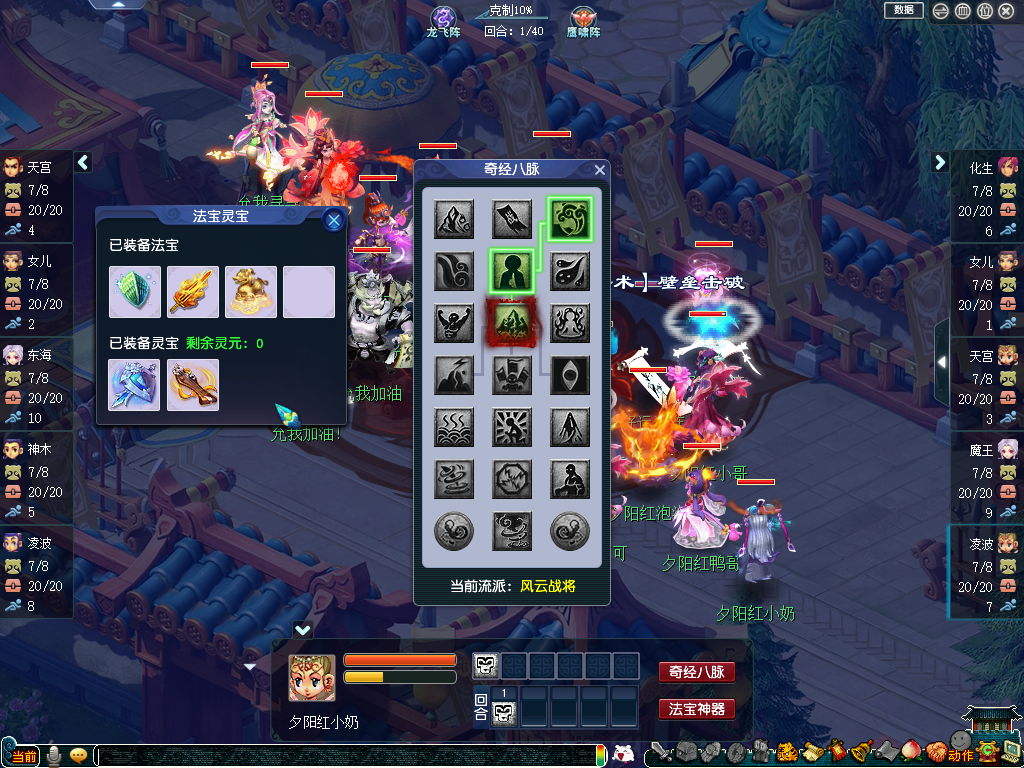Close the 奇经八脉 meridian window
This screenshot has height=768, width=1024.
pyautogui.click(x=600, y=170)
